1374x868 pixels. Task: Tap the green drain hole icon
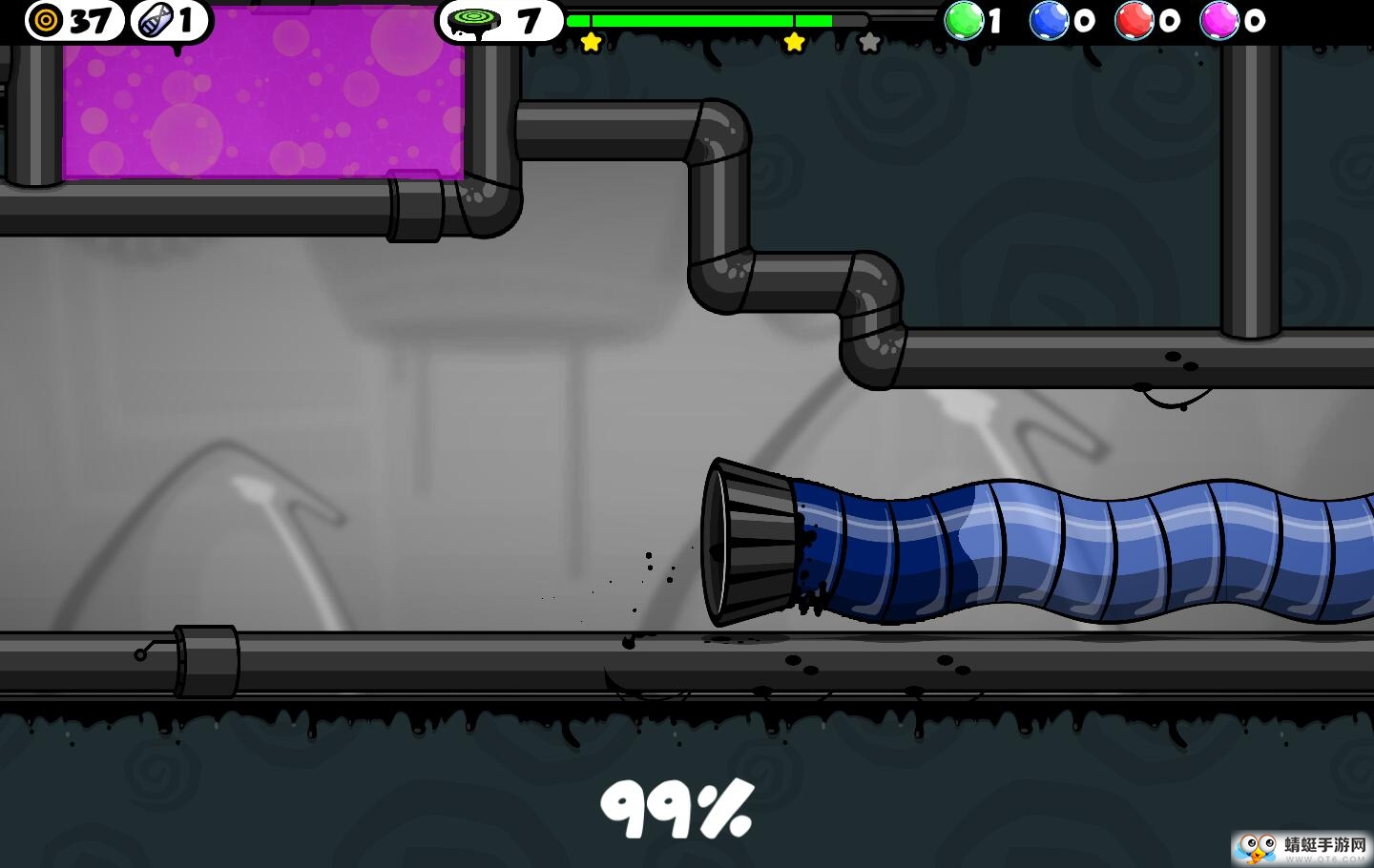(473, 21)
